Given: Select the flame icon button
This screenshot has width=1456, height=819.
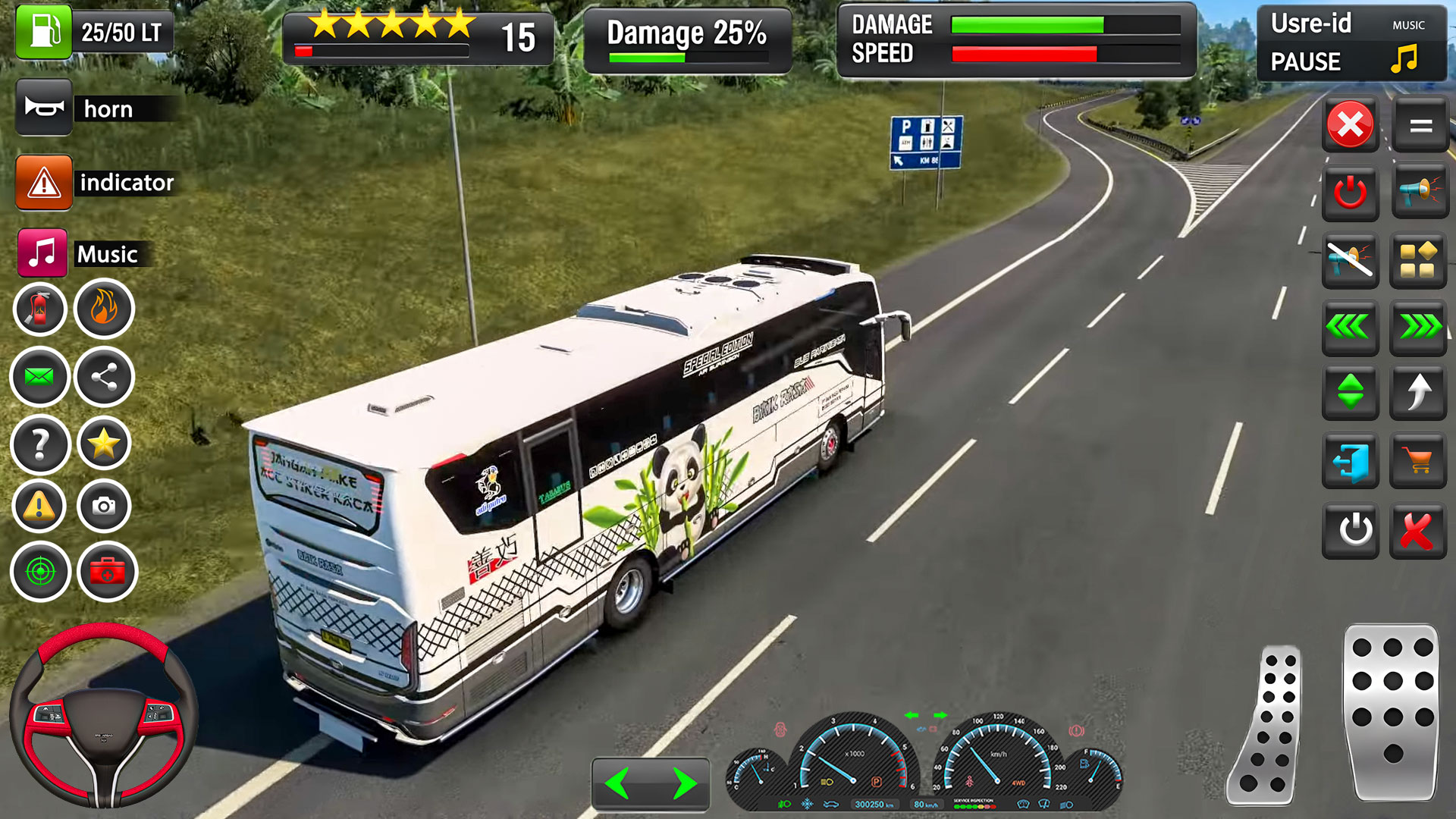Looking at the screenshot, I should point(105,309).
